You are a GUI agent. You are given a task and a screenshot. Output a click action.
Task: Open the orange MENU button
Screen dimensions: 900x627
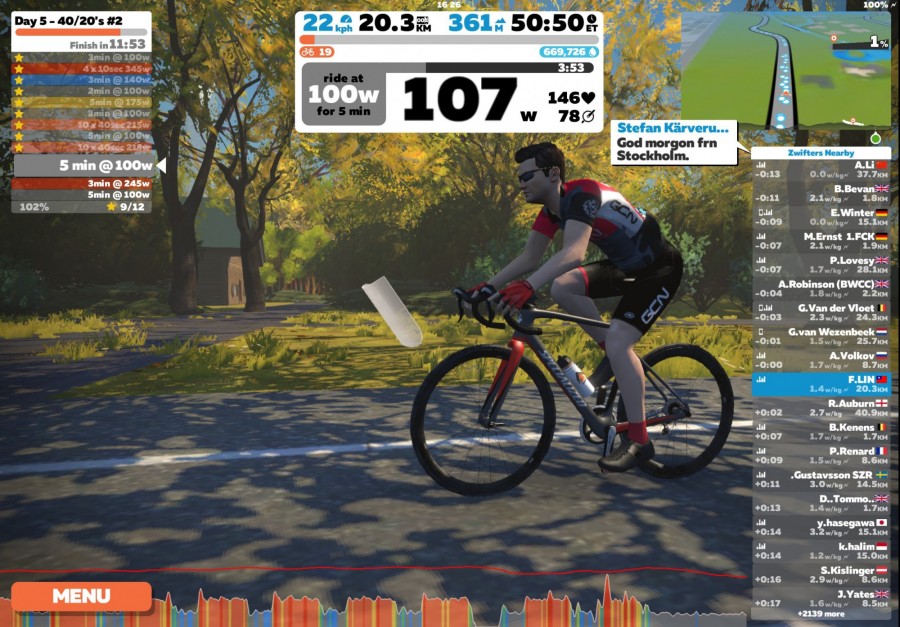(x=81, y=596)
